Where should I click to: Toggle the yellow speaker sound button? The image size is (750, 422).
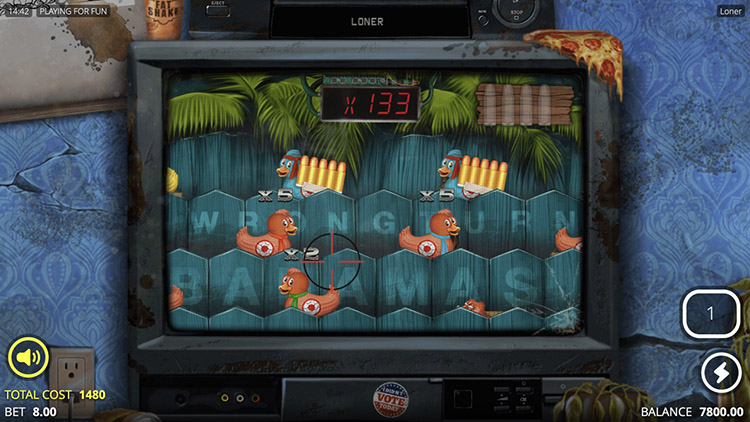pyautogui.click(x=27, y=358)
